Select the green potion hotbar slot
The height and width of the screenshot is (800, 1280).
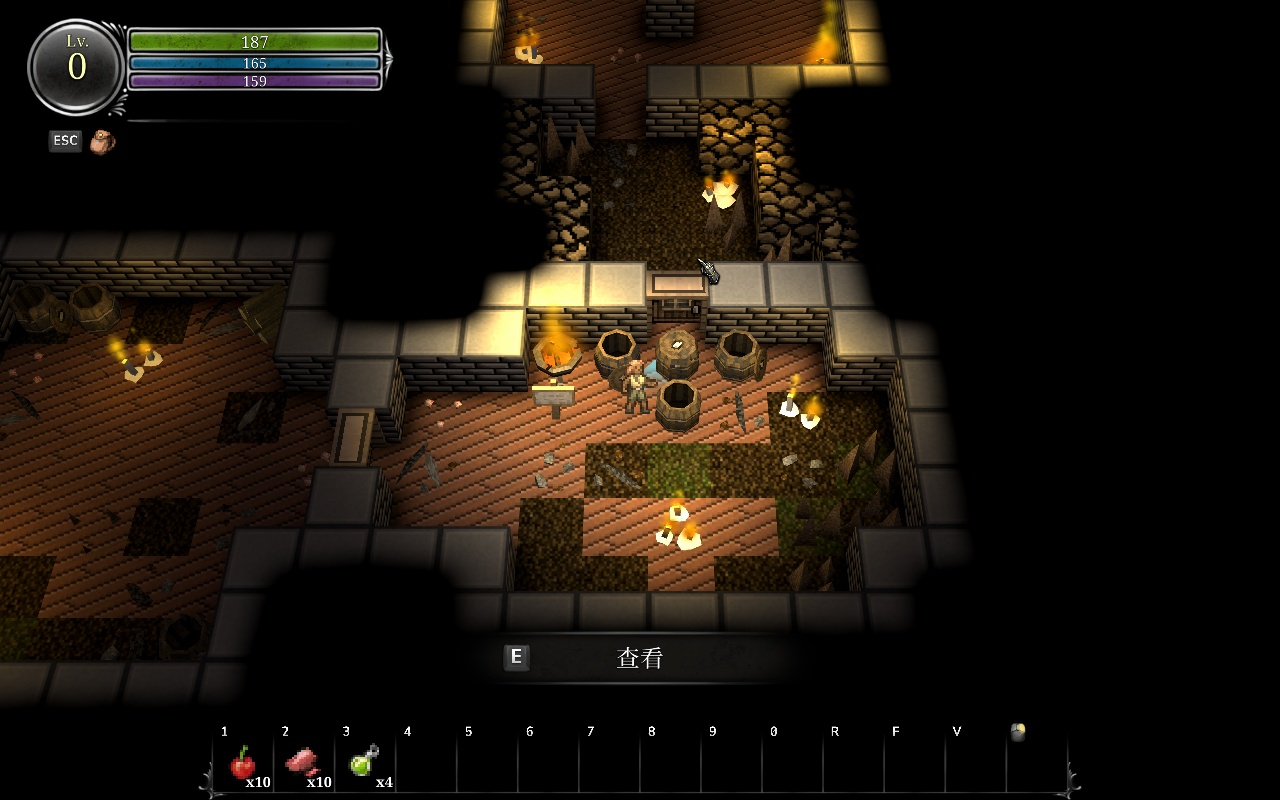(x=363, y=762)
